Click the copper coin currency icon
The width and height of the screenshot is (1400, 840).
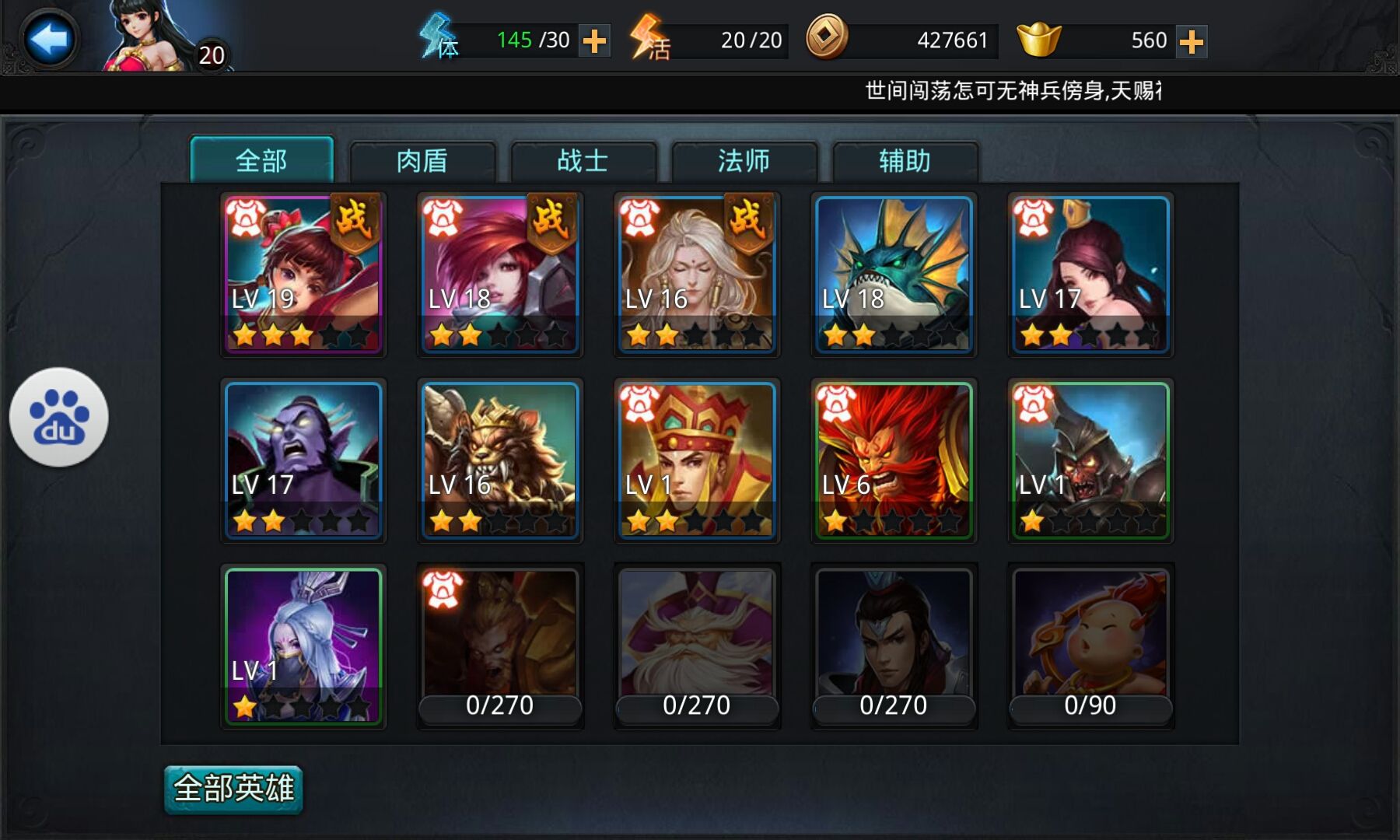click(829, 40)
